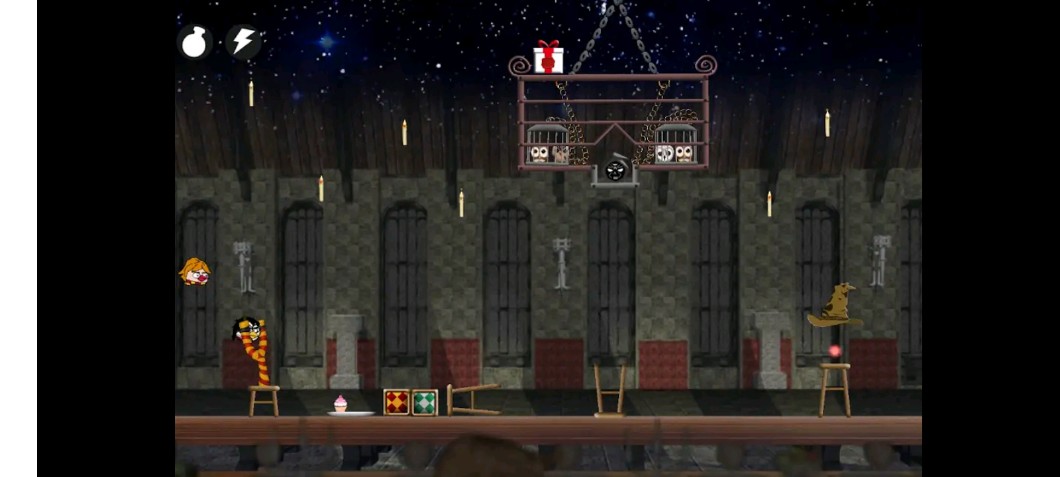Tap the lightning bolt power-up icon

(x=243, y=42)
